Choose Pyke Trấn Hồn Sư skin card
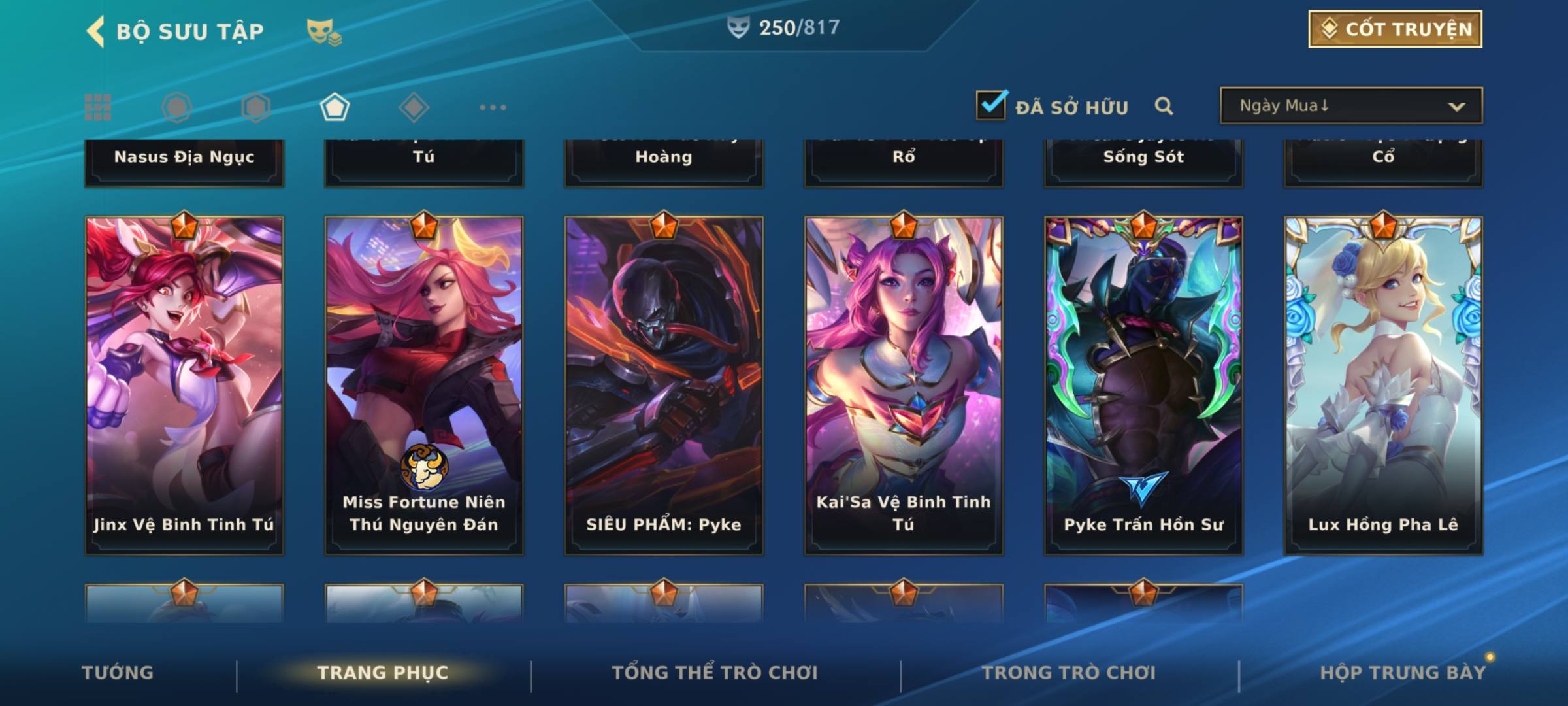Screen dimensions: 1568x706 point(1143,386)
